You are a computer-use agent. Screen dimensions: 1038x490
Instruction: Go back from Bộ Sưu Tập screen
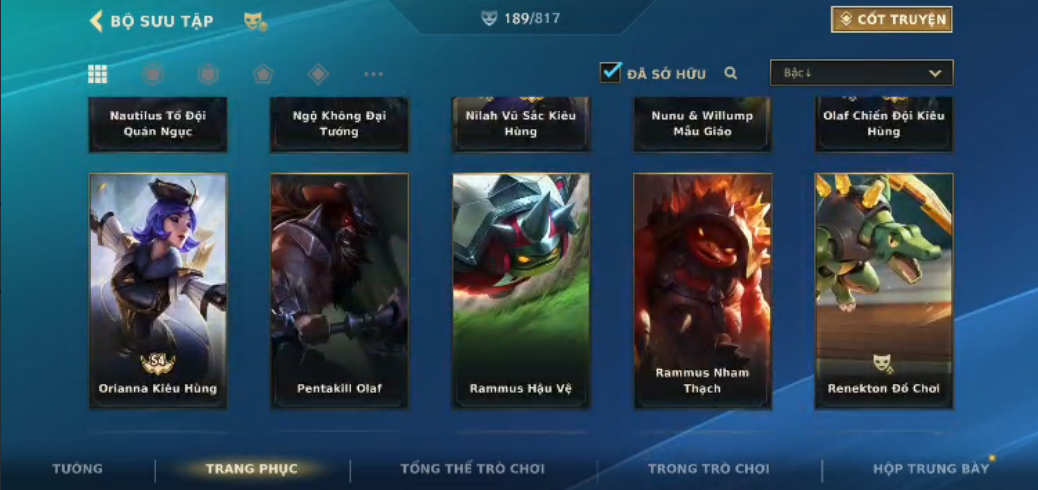click(x=97, y=21)
